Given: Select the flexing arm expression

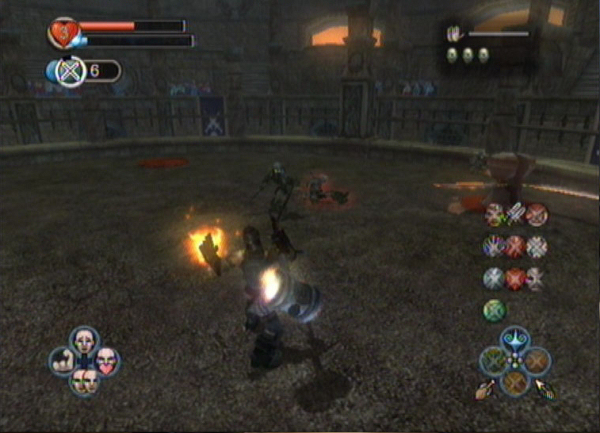Looking at the screenshot, I should click(x=62, y=361).
